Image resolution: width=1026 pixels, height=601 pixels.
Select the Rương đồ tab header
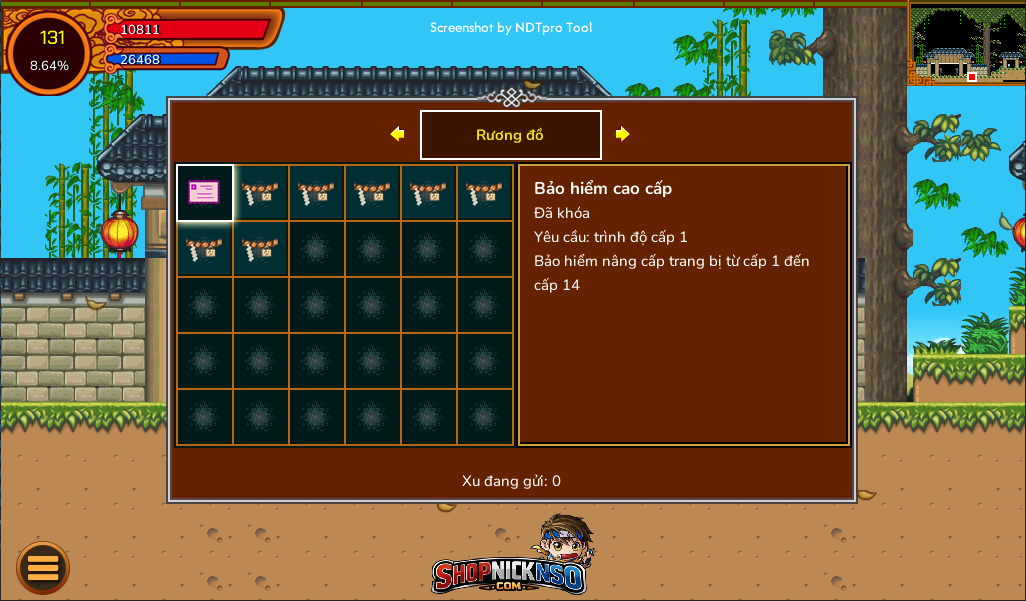510,135
